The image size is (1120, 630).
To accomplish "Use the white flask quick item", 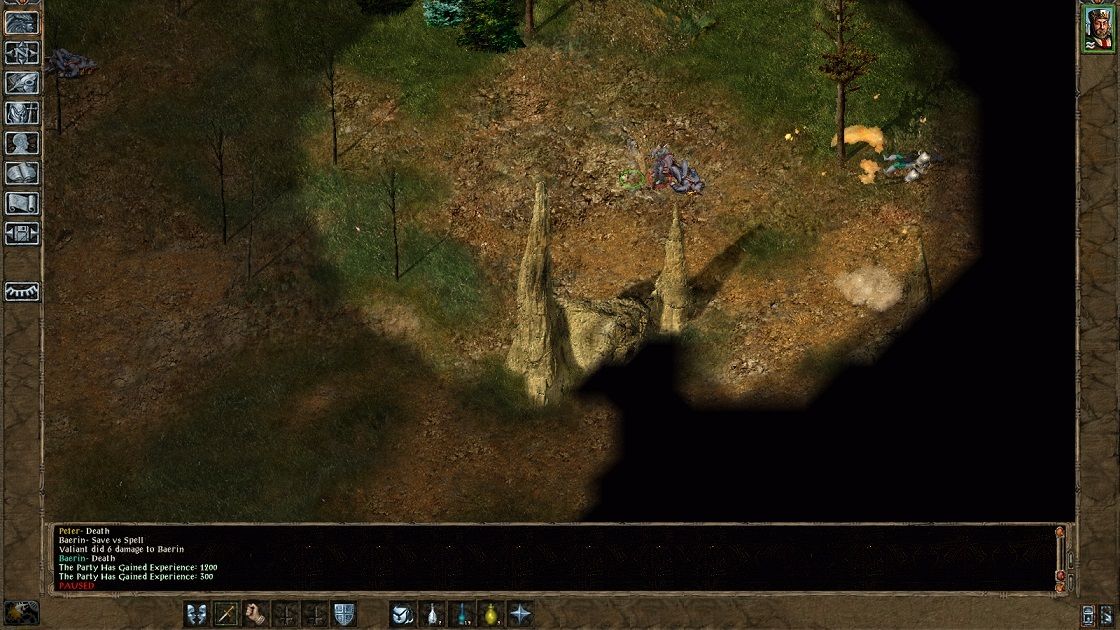I will pyautogui.click(x=433, y=613).
